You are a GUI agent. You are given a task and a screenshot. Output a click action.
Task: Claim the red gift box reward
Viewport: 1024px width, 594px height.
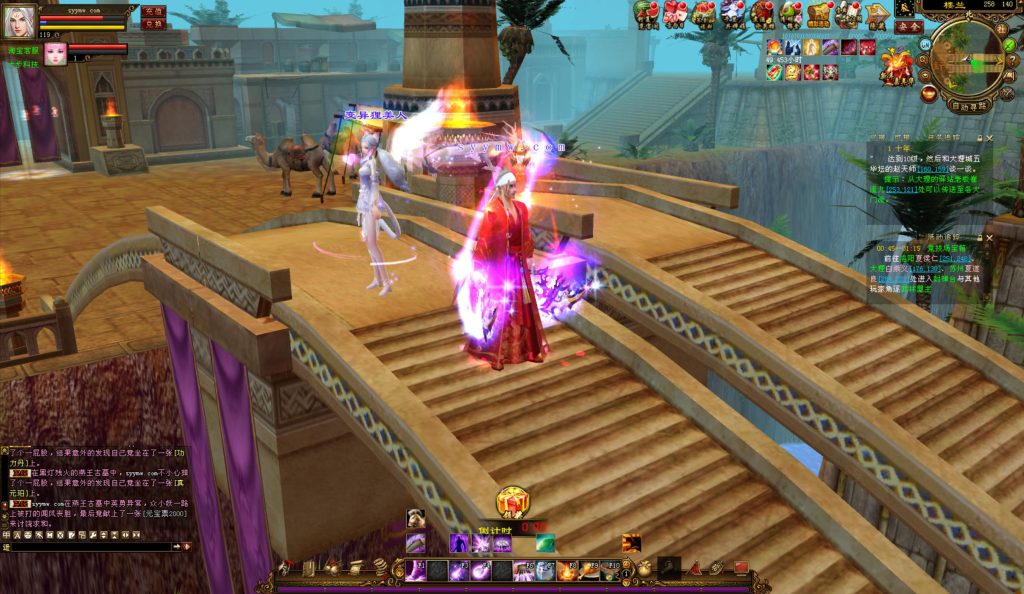click(x=513, y=502)
